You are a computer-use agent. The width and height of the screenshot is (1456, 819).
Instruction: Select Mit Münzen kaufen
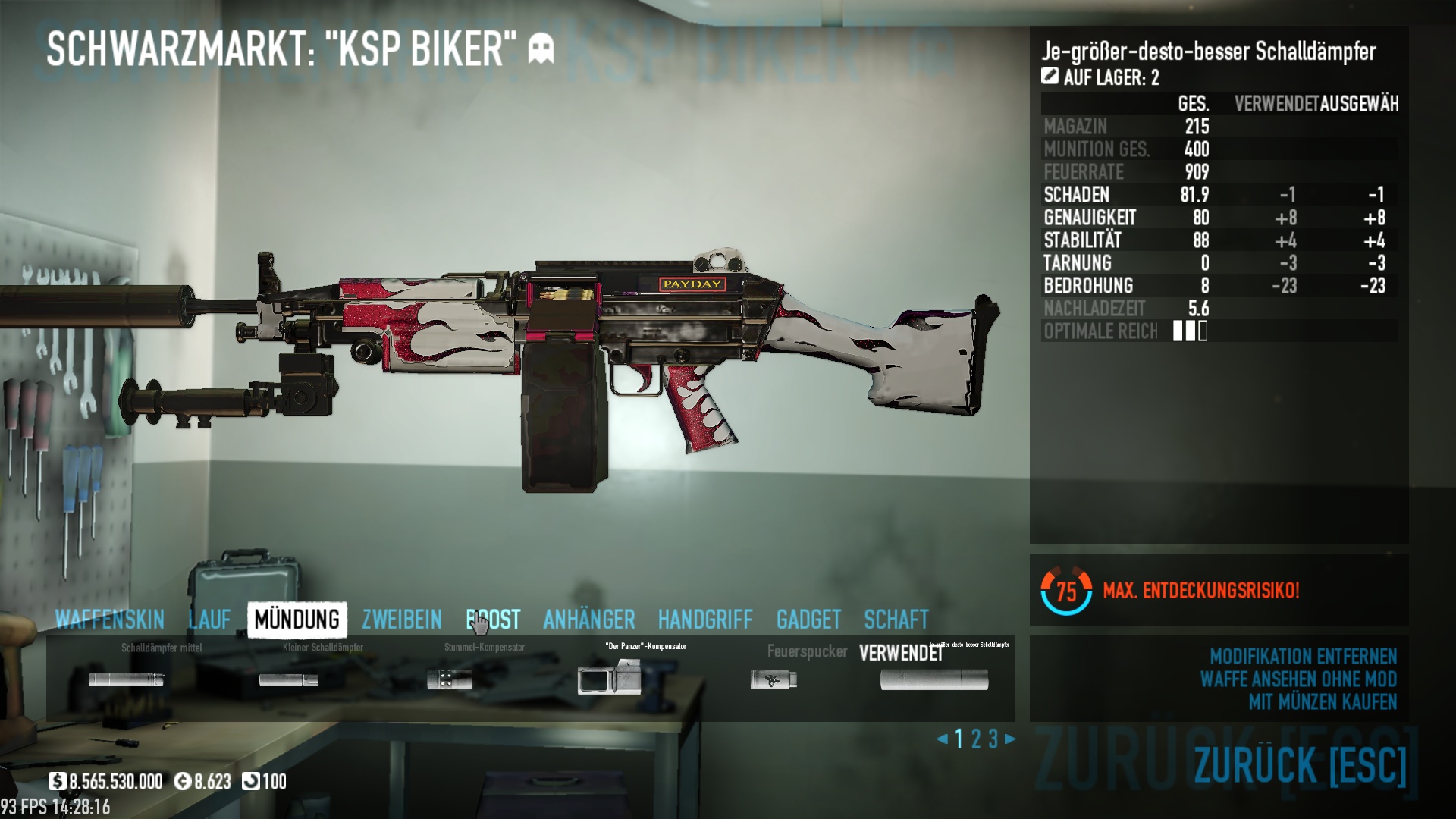pos(1323,701)
